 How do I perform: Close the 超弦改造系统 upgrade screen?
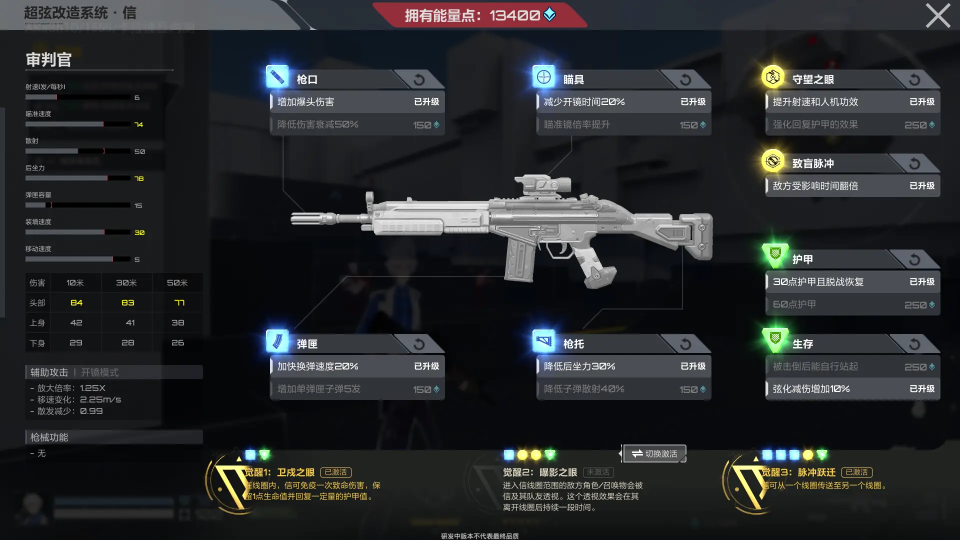[938, 15]
